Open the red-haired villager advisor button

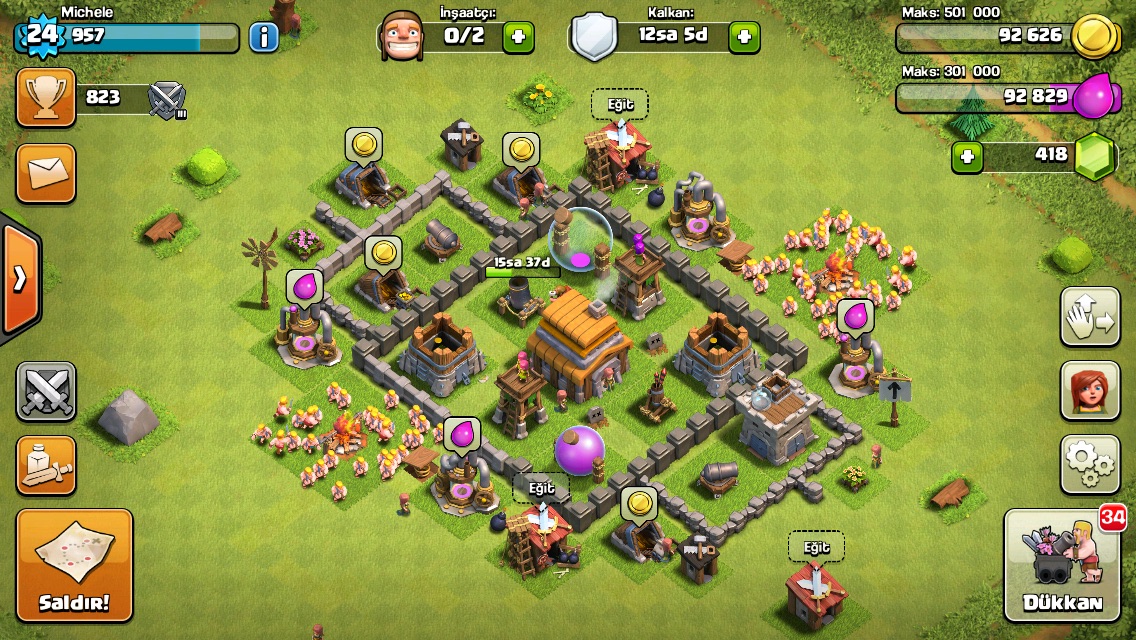[x=1090, y=391]
